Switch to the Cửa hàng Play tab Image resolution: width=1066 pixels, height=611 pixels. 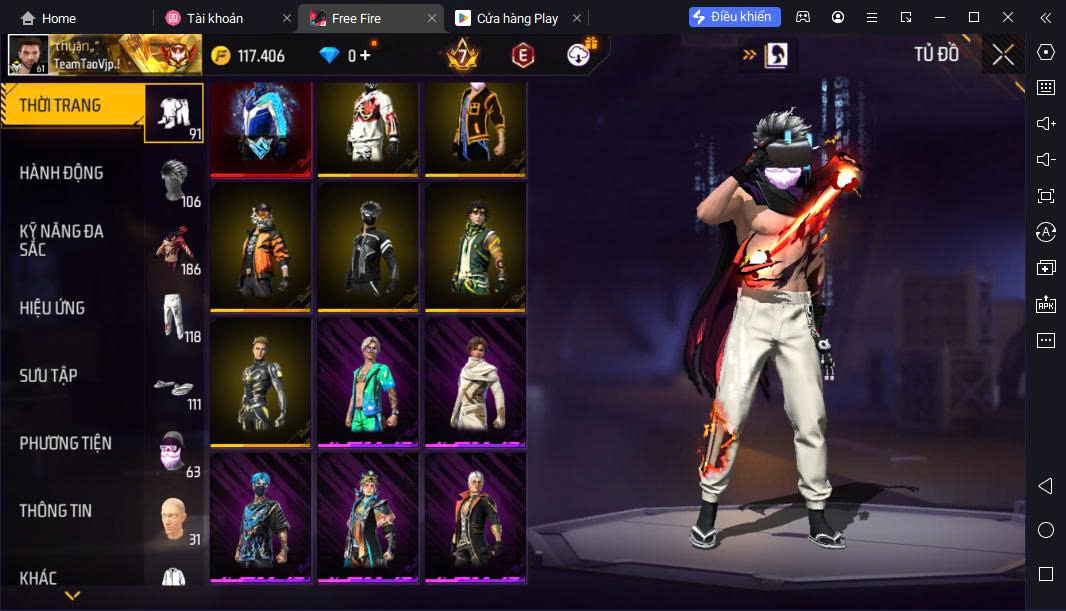516,18
